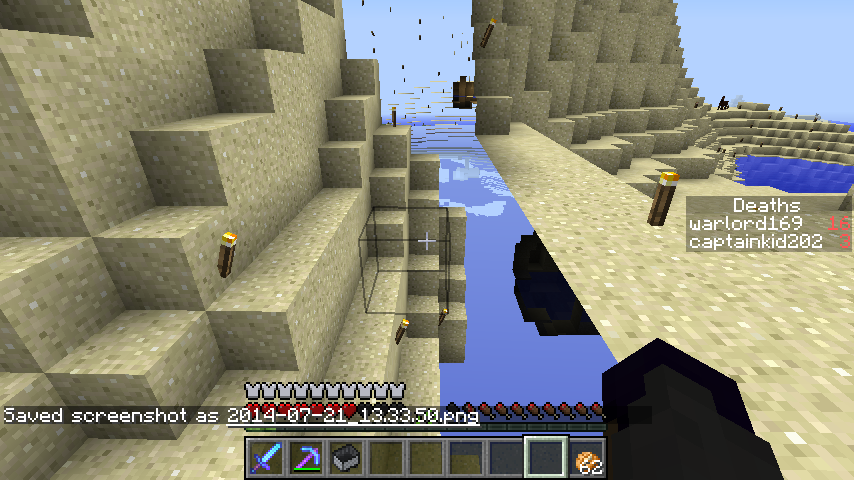
Task: Select the enchanted diamond pickaxe slot
Action: pyautogui.click(x=306, y=457)
